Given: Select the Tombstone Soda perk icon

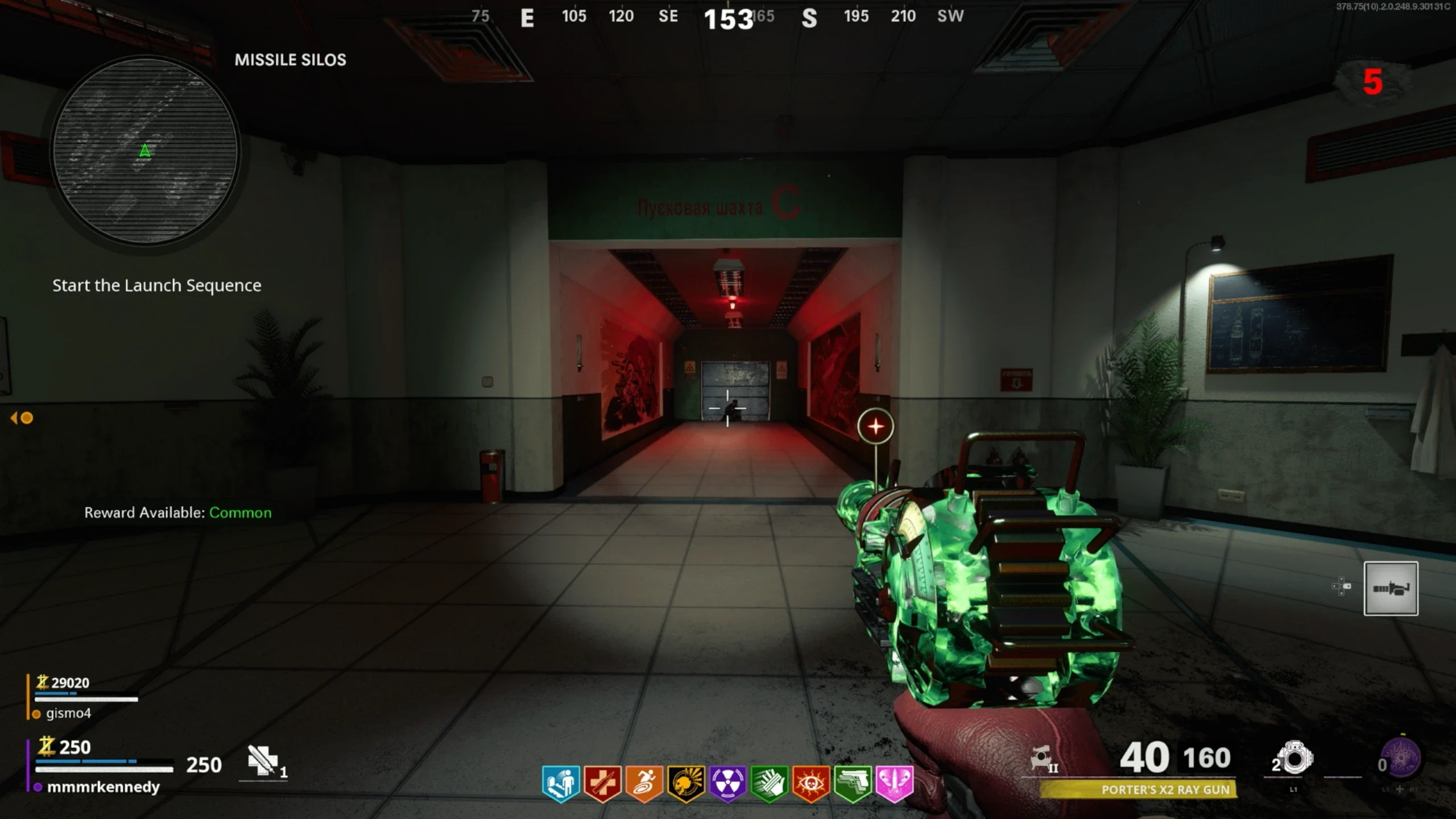Looking at the screenshot, I should click(x=561, y=783).
